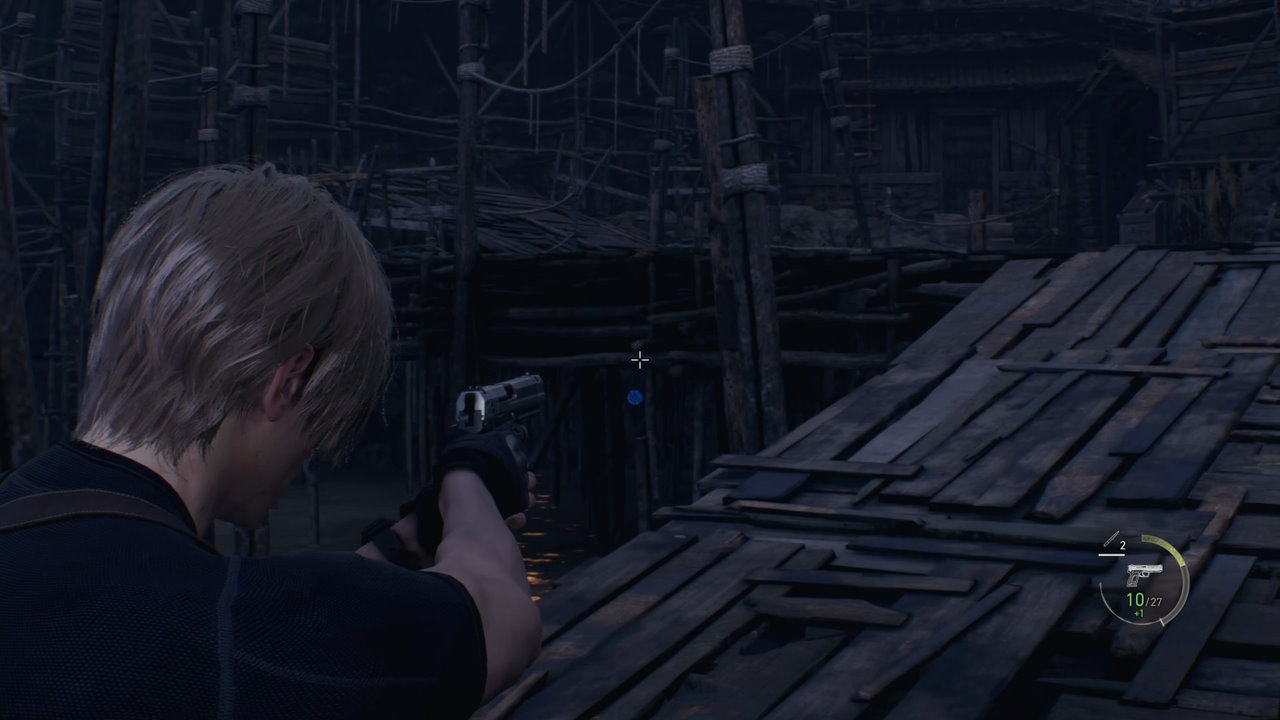Click the aiming crosshair reticle
Screen dimensions: 1280x720
tap(639, 359)
